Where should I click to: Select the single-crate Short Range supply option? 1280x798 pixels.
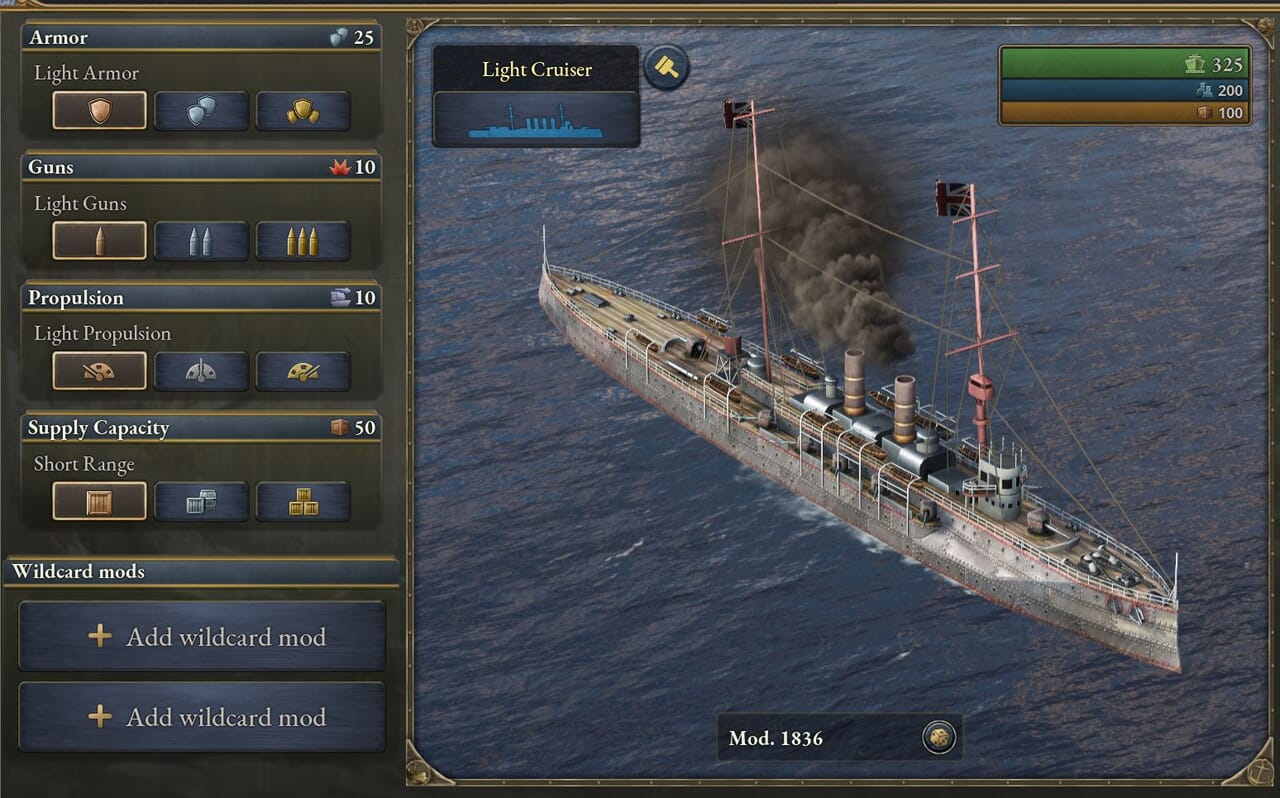[x=100, y=501]
